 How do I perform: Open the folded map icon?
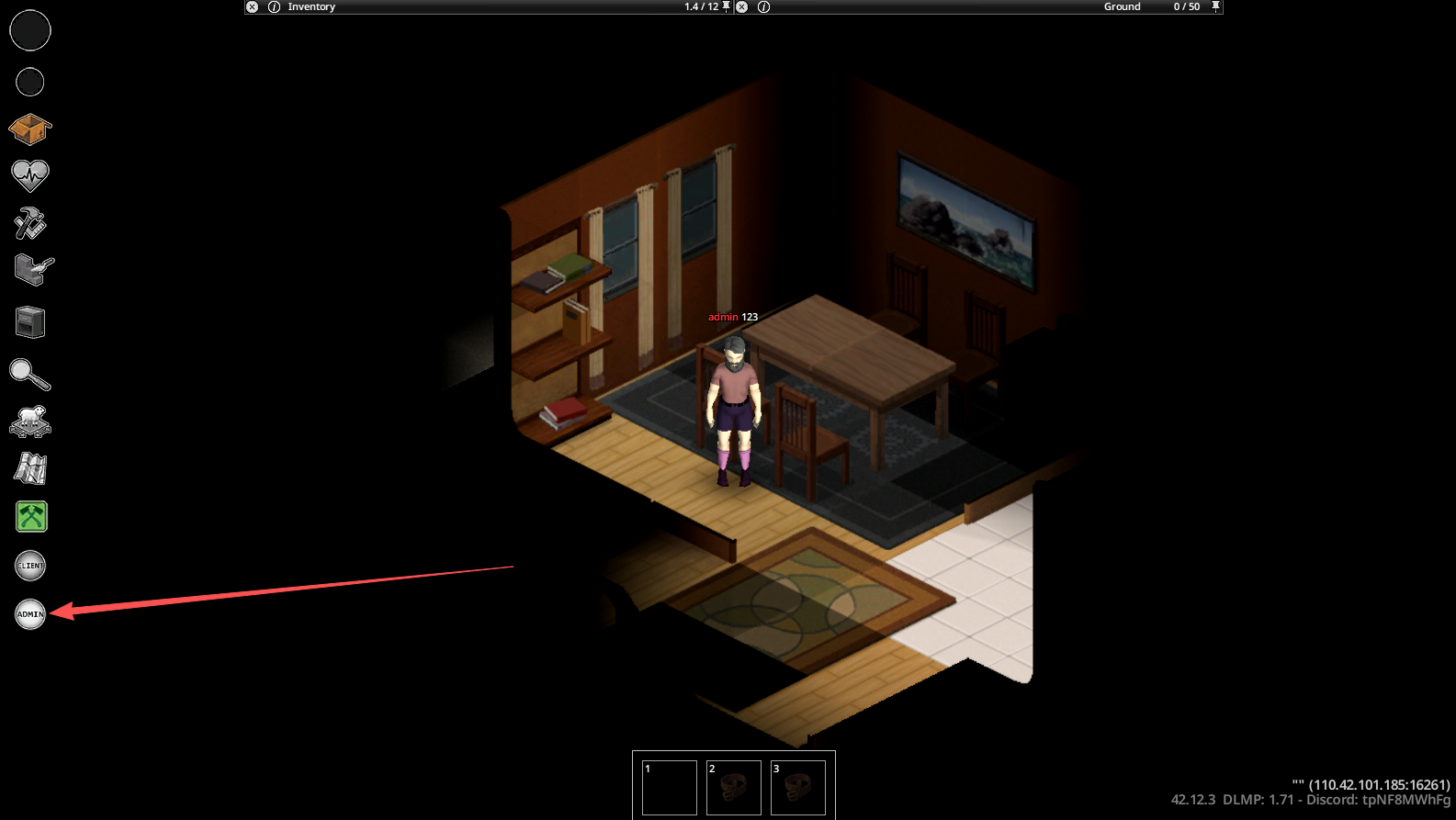[x=30, y=468]
